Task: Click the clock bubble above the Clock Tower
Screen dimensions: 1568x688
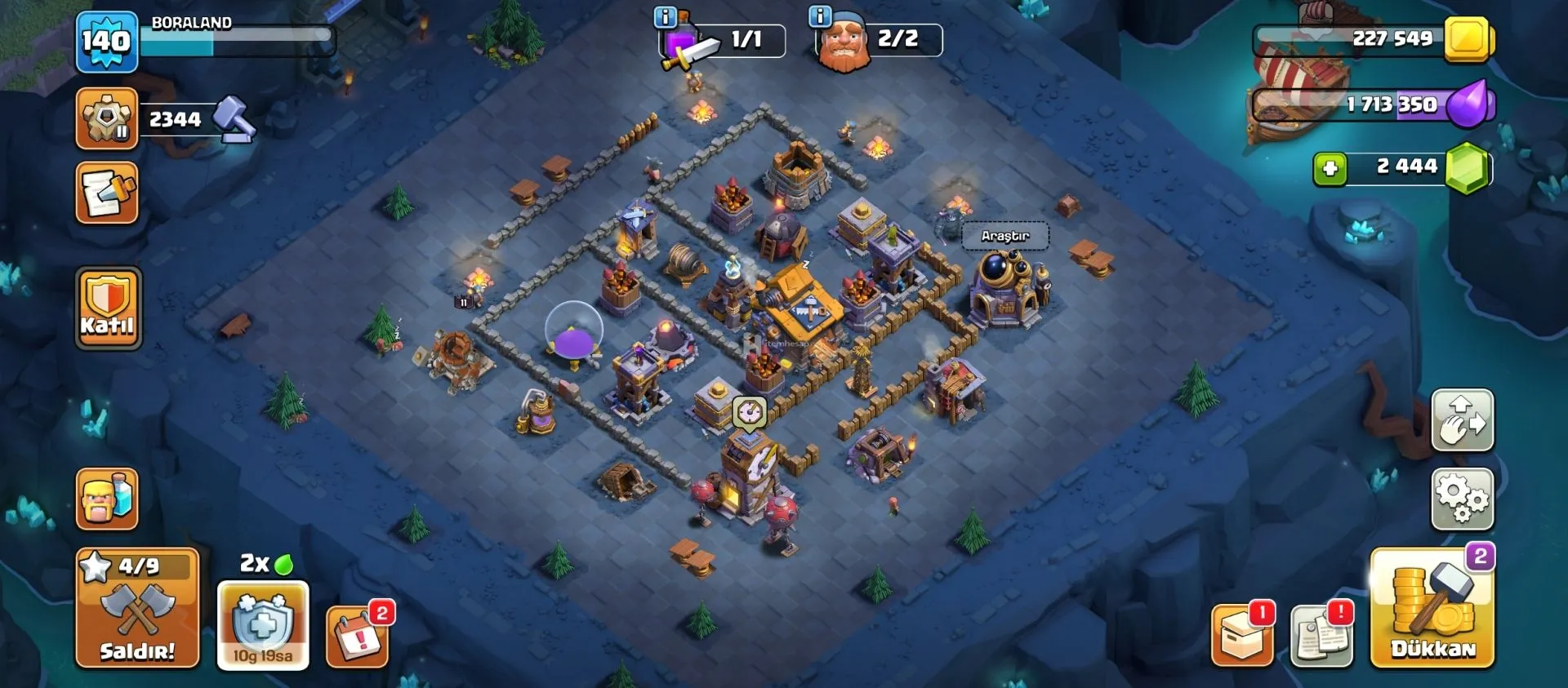Action: pos(749,412)
